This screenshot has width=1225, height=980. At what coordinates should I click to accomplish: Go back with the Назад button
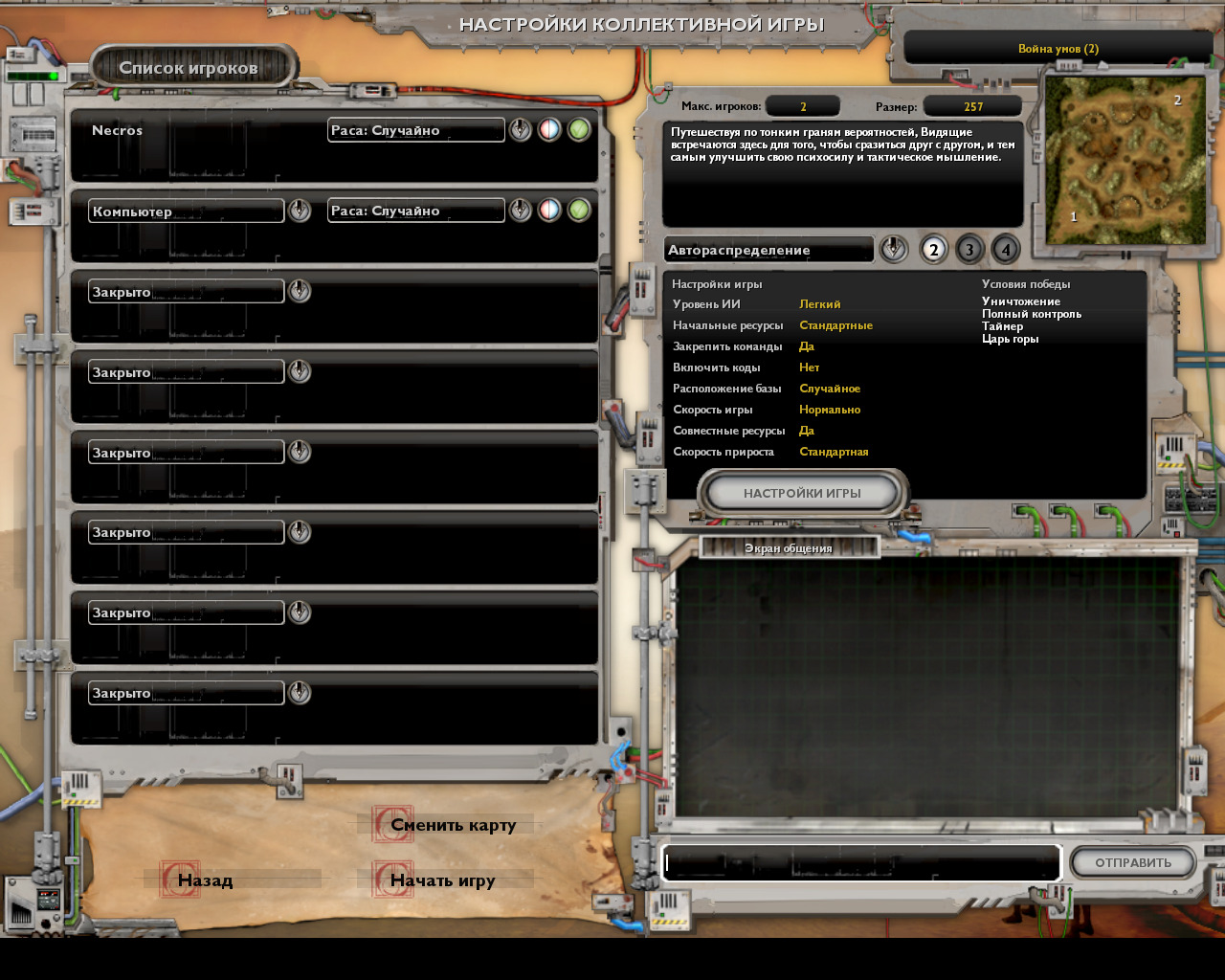(x=205, y=880)
